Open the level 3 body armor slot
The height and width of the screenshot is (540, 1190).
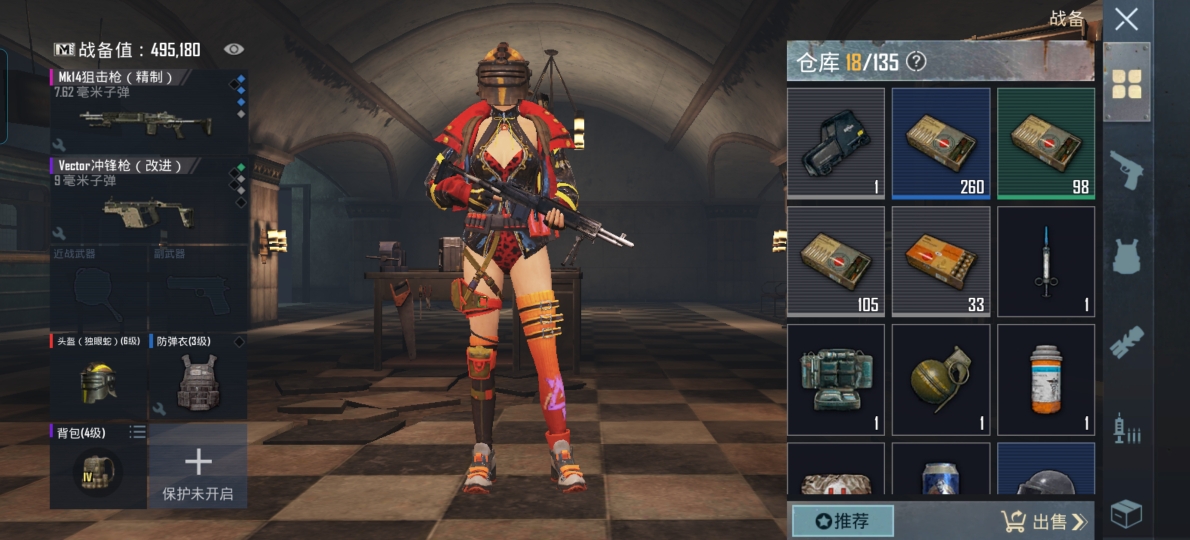[x=197, y=376]
